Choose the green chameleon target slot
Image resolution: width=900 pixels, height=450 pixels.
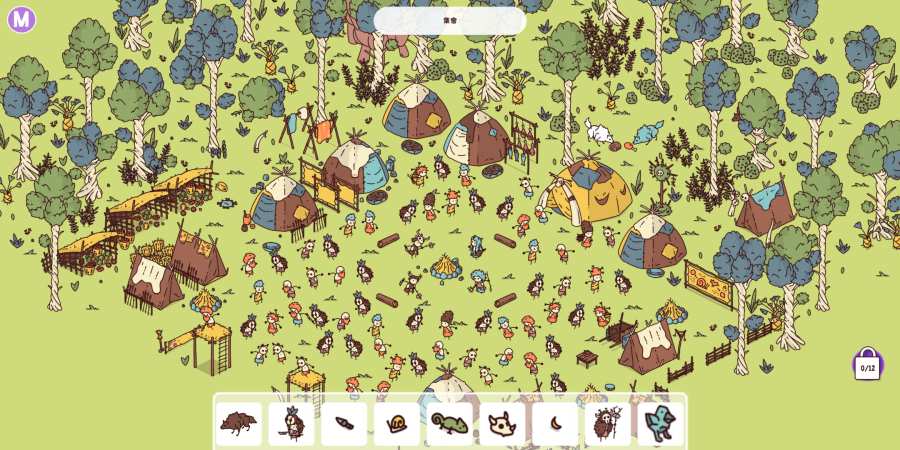point(450,424)
